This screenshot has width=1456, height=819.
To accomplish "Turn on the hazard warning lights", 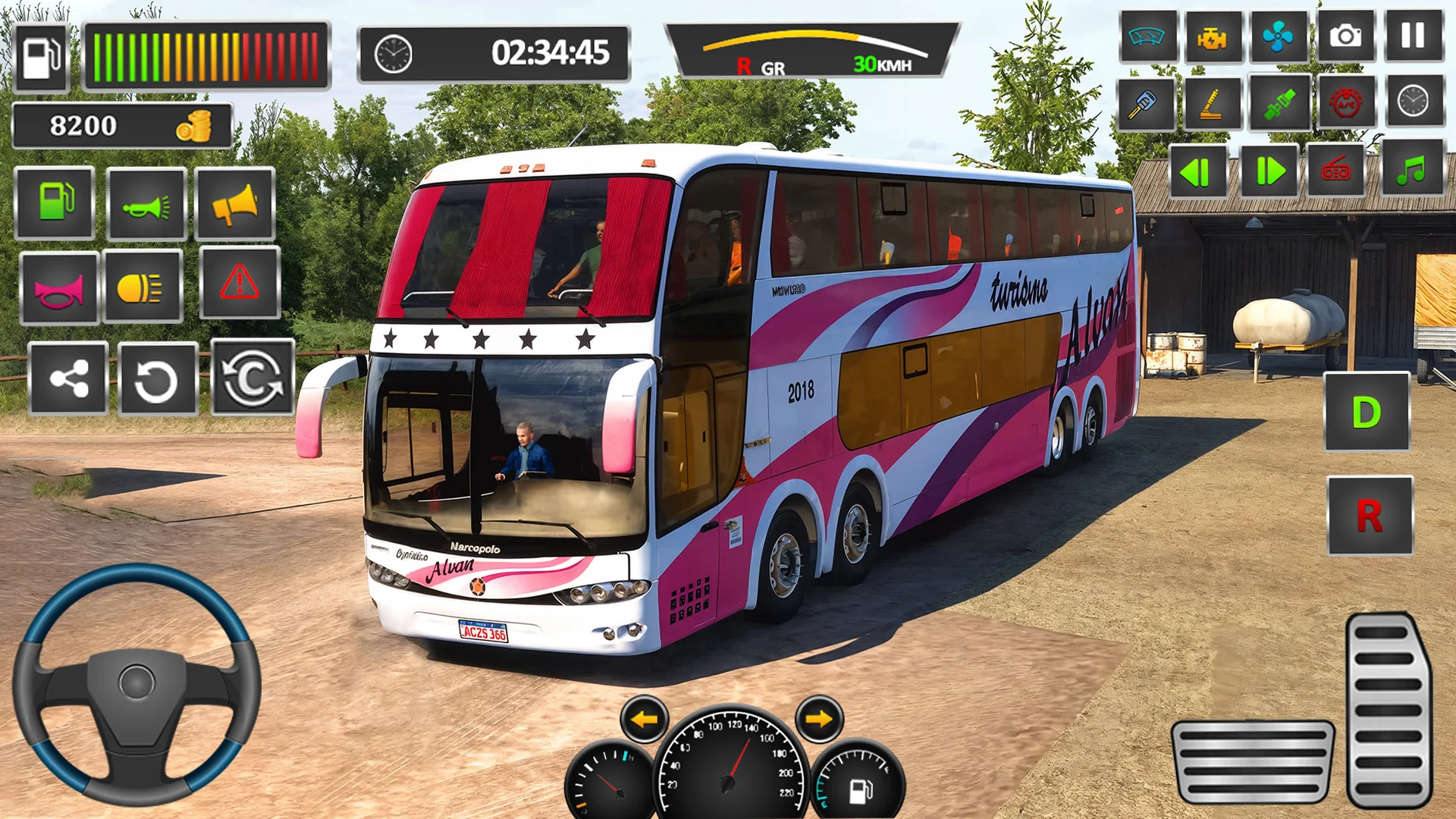I will [x=240, y=283].
